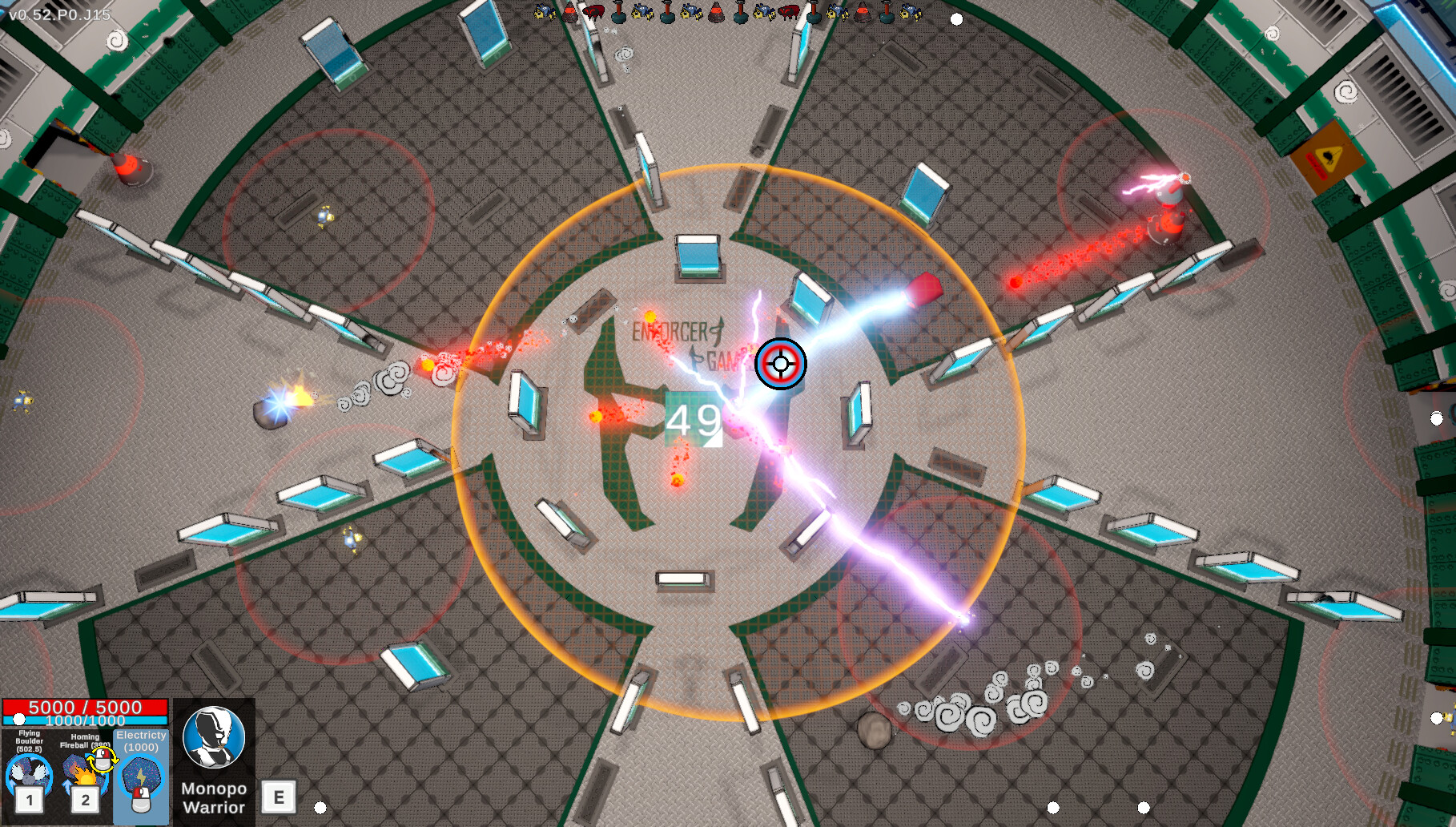
Task: Click the 'E' interact key indicator
Action: 279,797
